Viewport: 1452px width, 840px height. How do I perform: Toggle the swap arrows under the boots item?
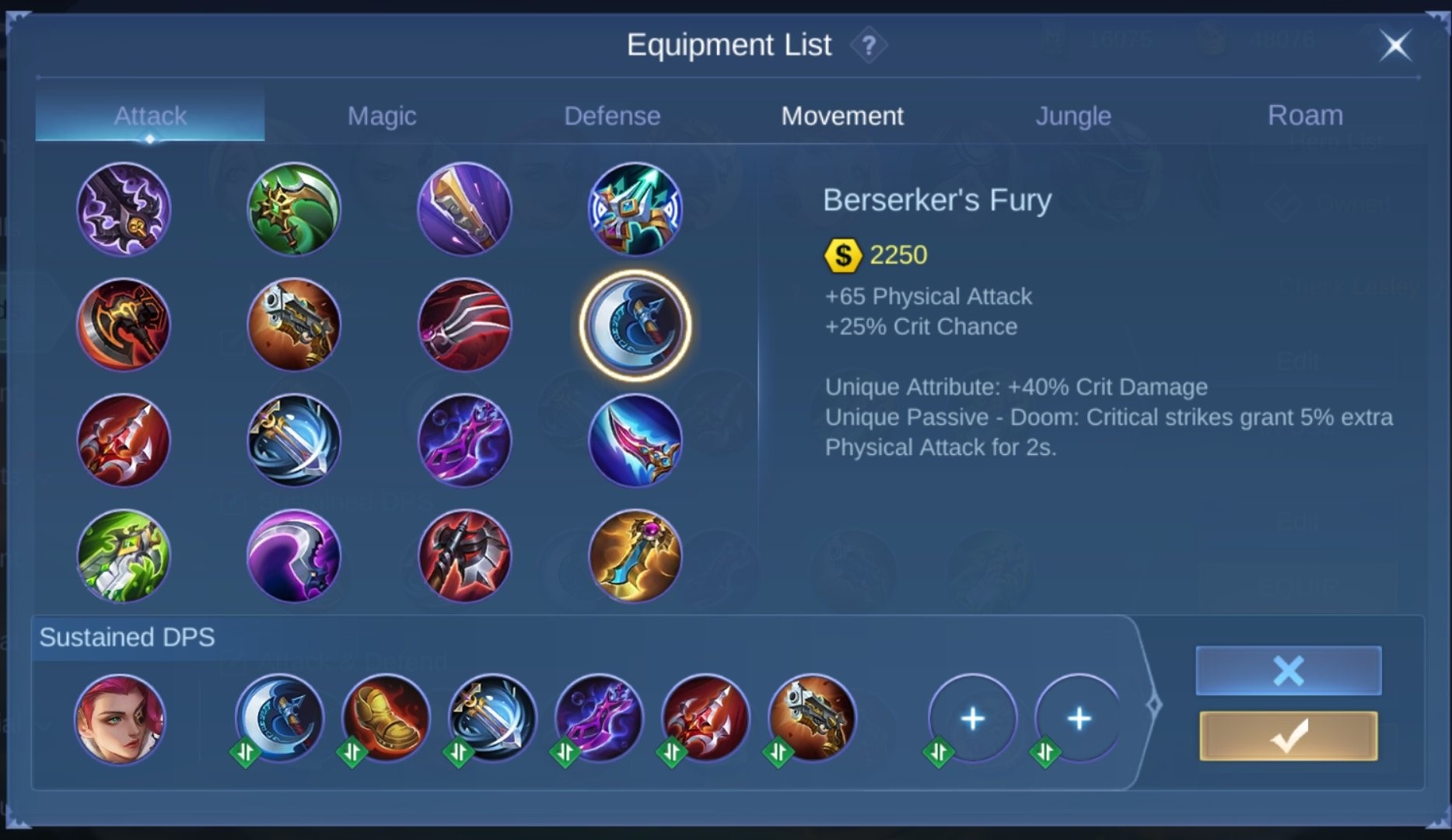click(x=354, y=751)
